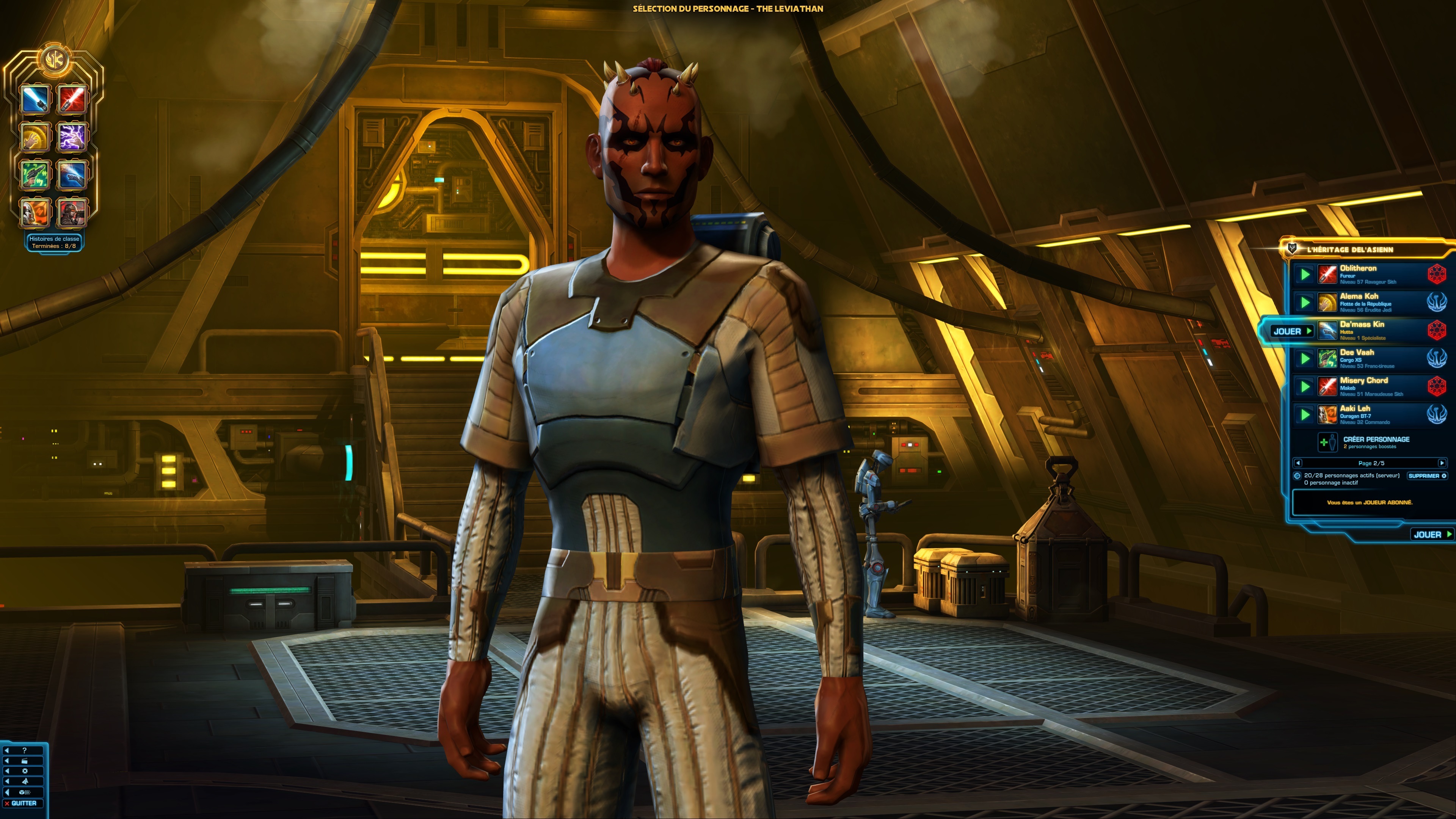Click the cinematics clapperboard icon

pyautogui.click(x=25, y=761)
